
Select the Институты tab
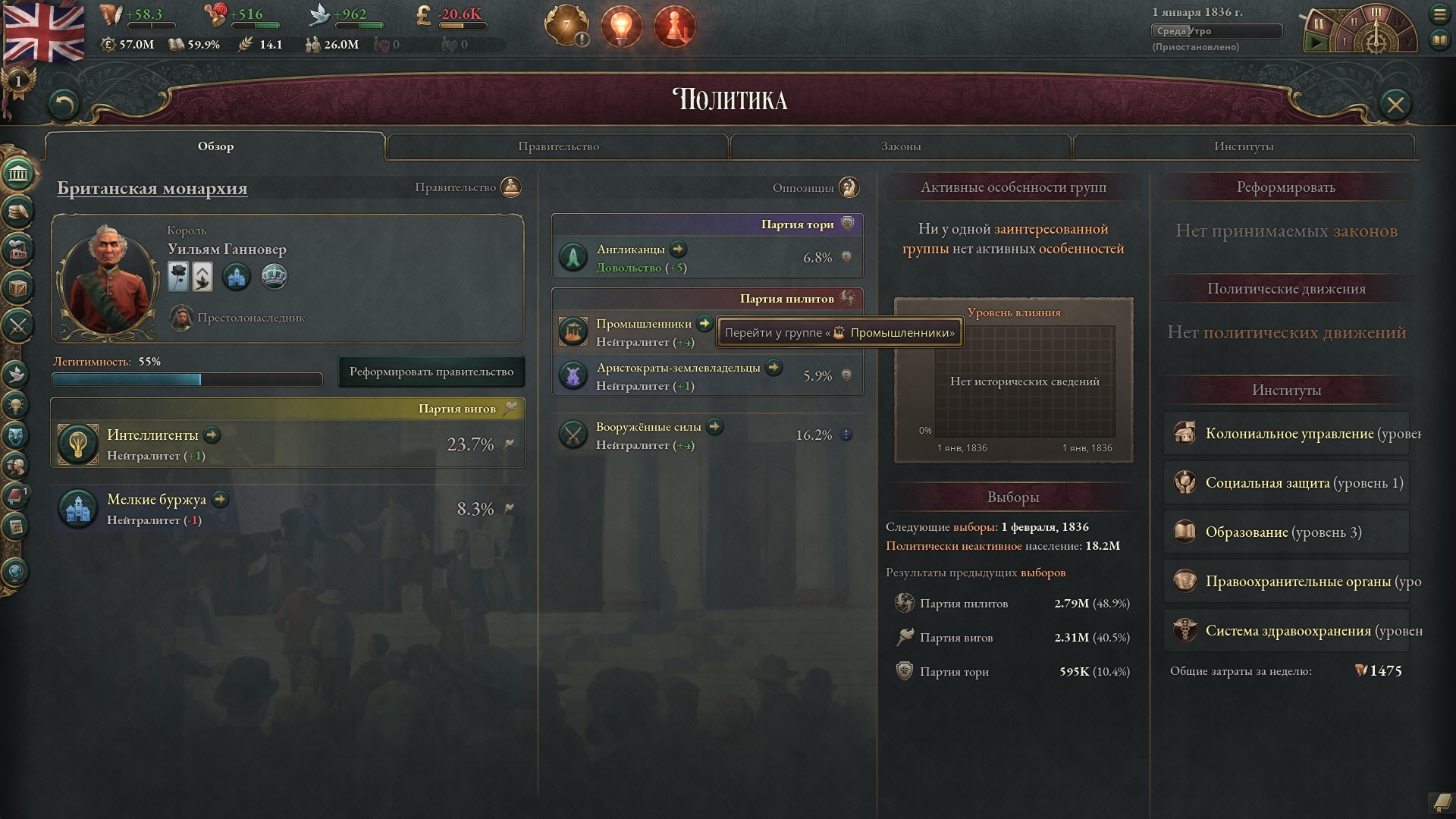tap(1243, 146)
